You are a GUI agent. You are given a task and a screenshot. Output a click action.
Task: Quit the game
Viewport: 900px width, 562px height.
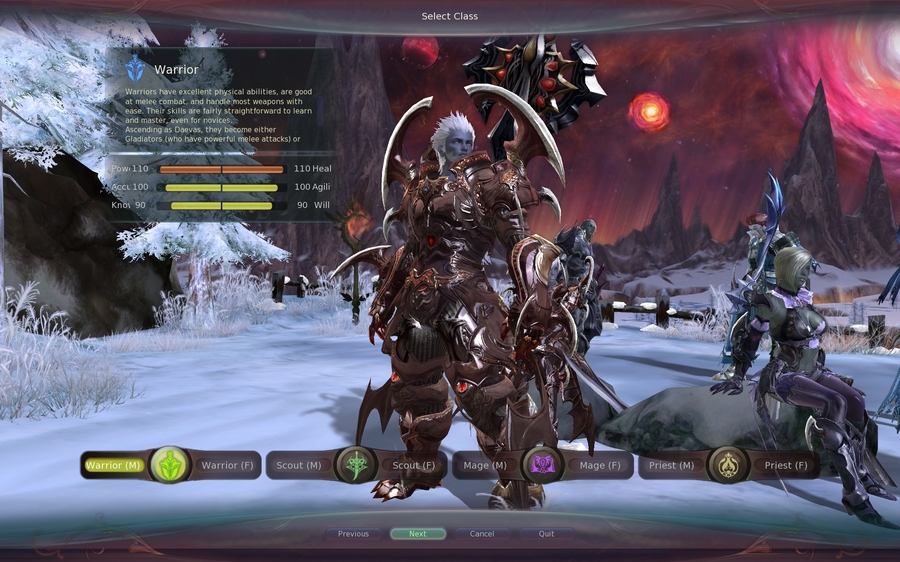tap(546, 534)
